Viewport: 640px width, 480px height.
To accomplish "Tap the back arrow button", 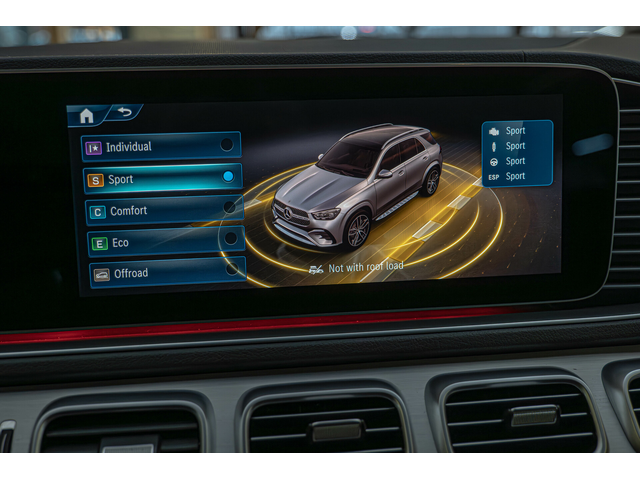I will pyautogui.click(x=124, y=113).
